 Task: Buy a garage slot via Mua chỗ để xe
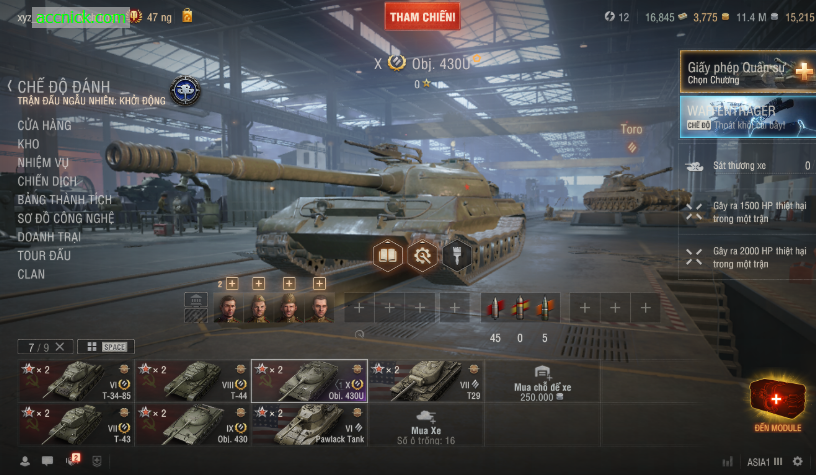click(x=542, y=390)
